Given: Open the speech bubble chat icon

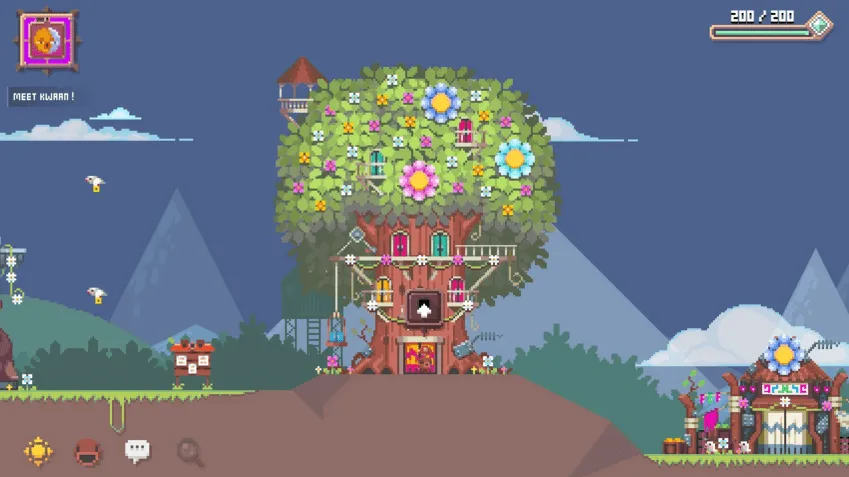Looking at the screenshot, I should tap(138, 451).
